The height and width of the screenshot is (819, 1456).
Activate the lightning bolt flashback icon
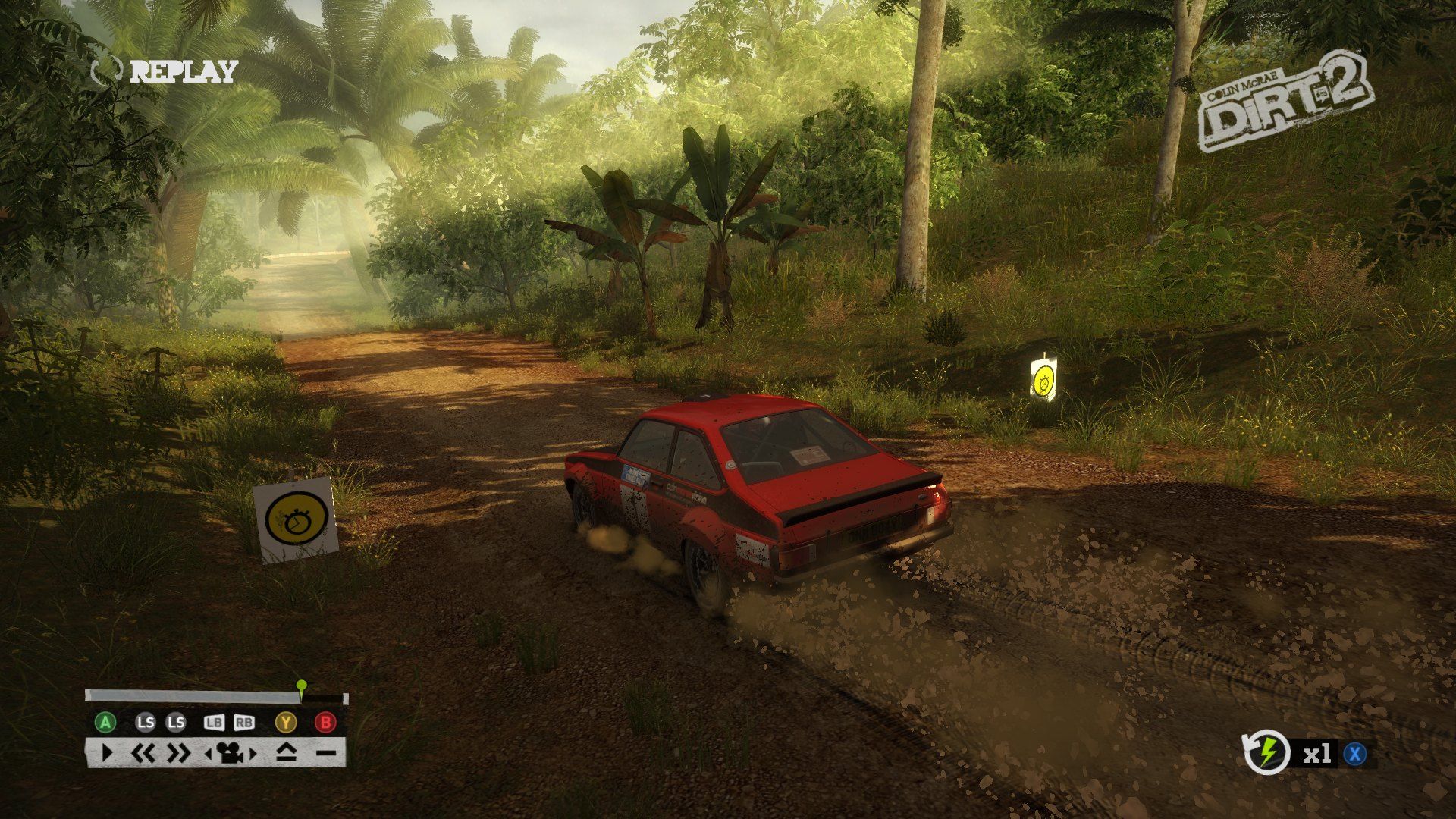(1267, 753)
